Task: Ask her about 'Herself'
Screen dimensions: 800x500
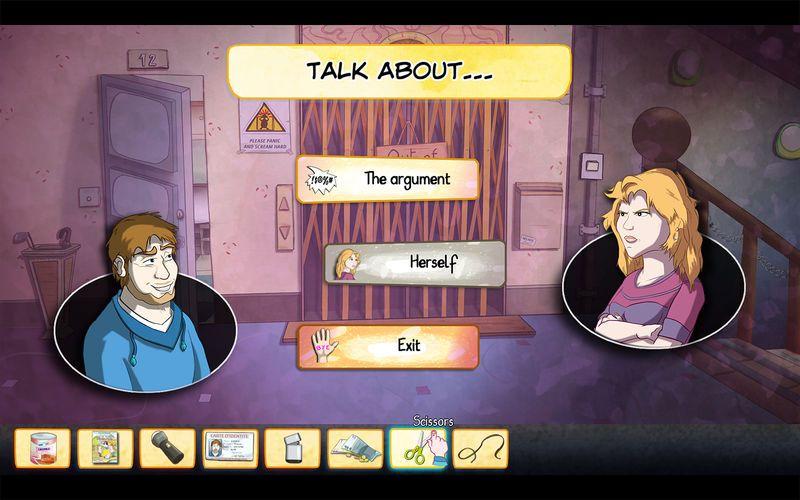Action: click(x=414, y=264)
